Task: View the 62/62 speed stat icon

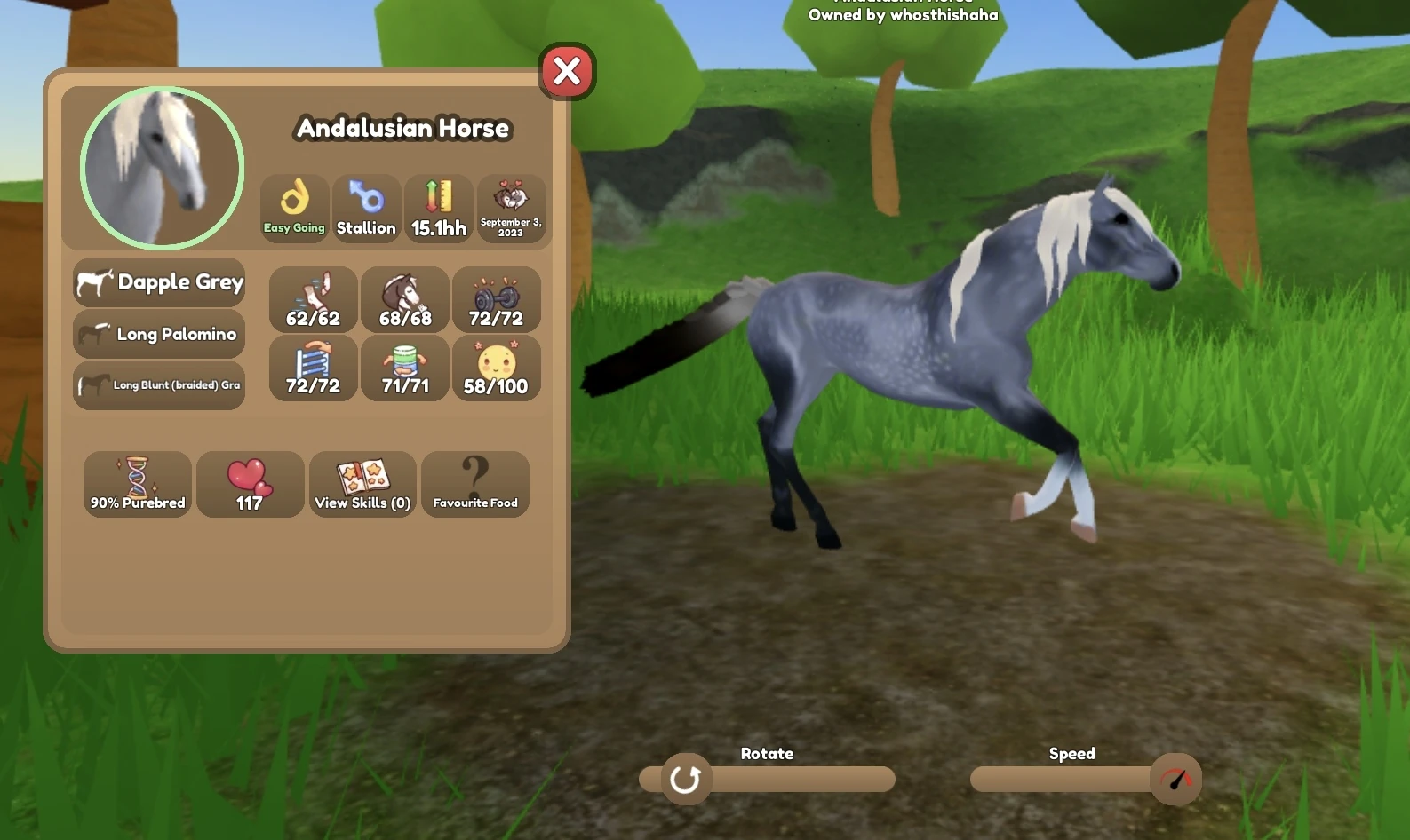Action: 313,299
